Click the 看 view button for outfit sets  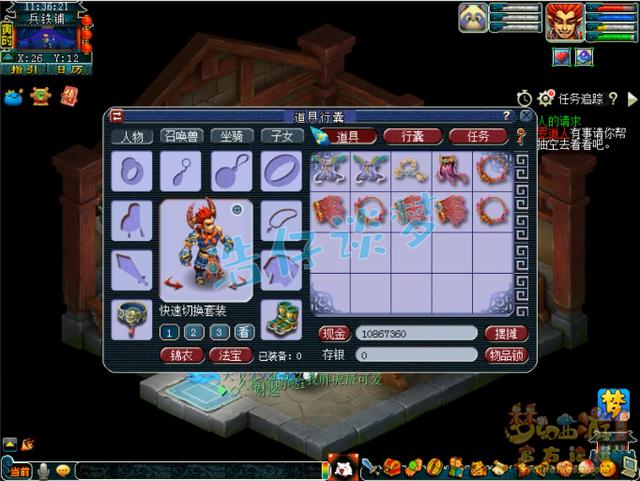click(242, 333)
